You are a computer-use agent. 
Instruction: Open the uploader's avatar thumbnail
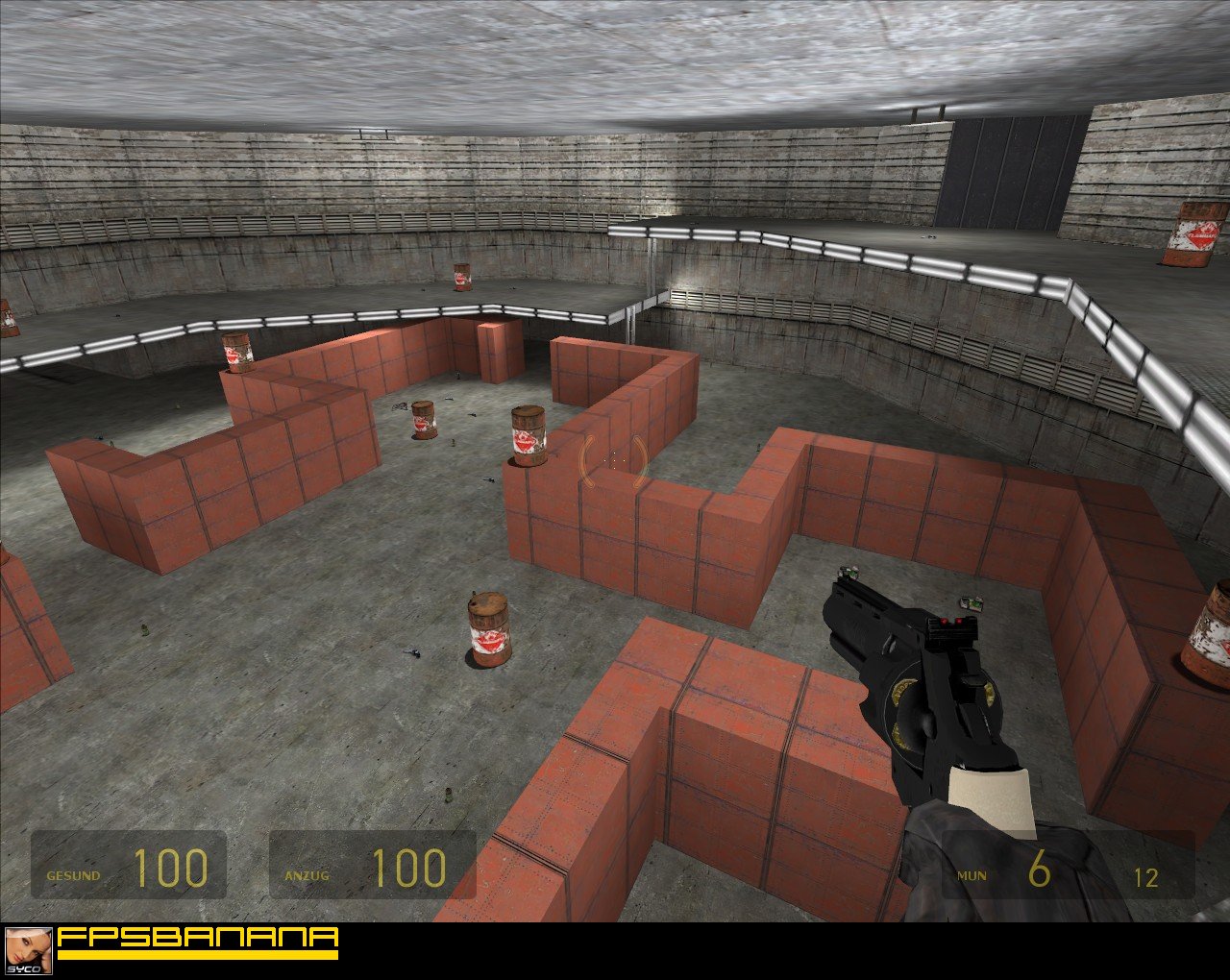coord(28,951)
